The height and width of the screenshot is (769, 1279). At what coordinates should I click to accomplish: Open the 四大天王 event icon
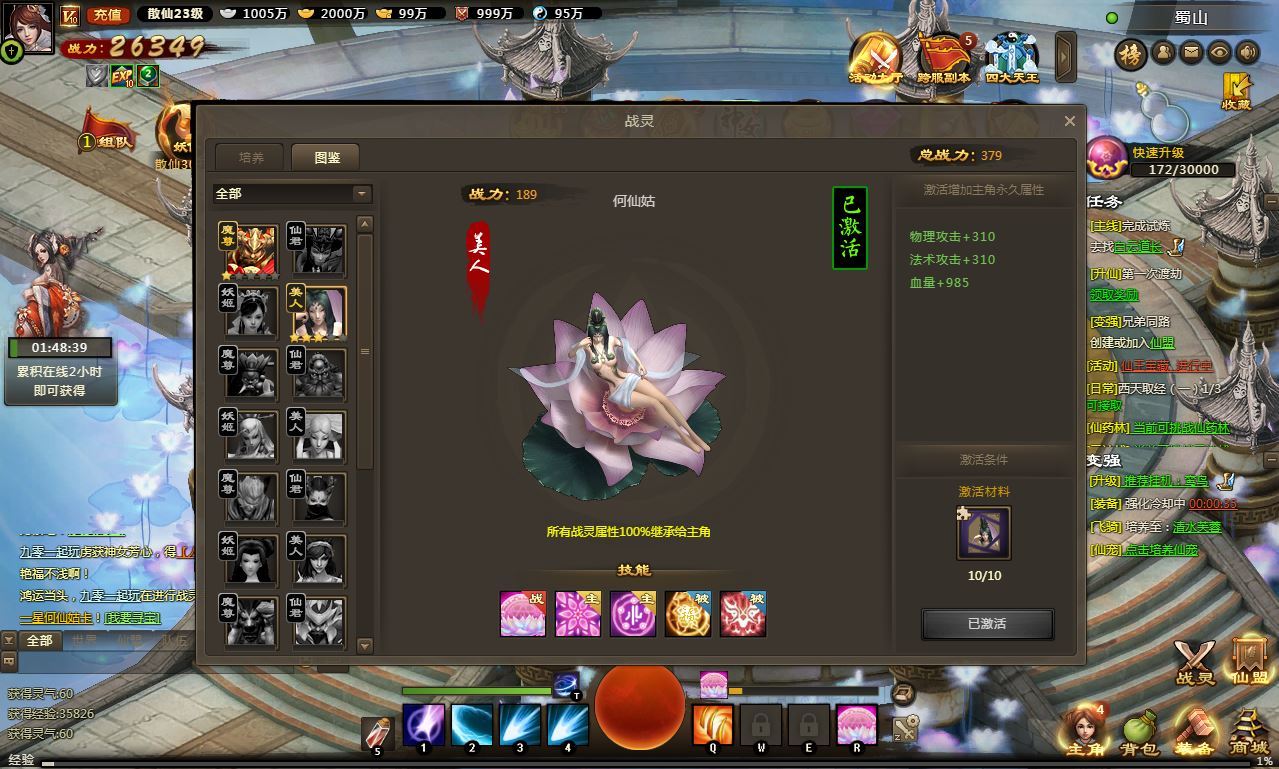1011,58
